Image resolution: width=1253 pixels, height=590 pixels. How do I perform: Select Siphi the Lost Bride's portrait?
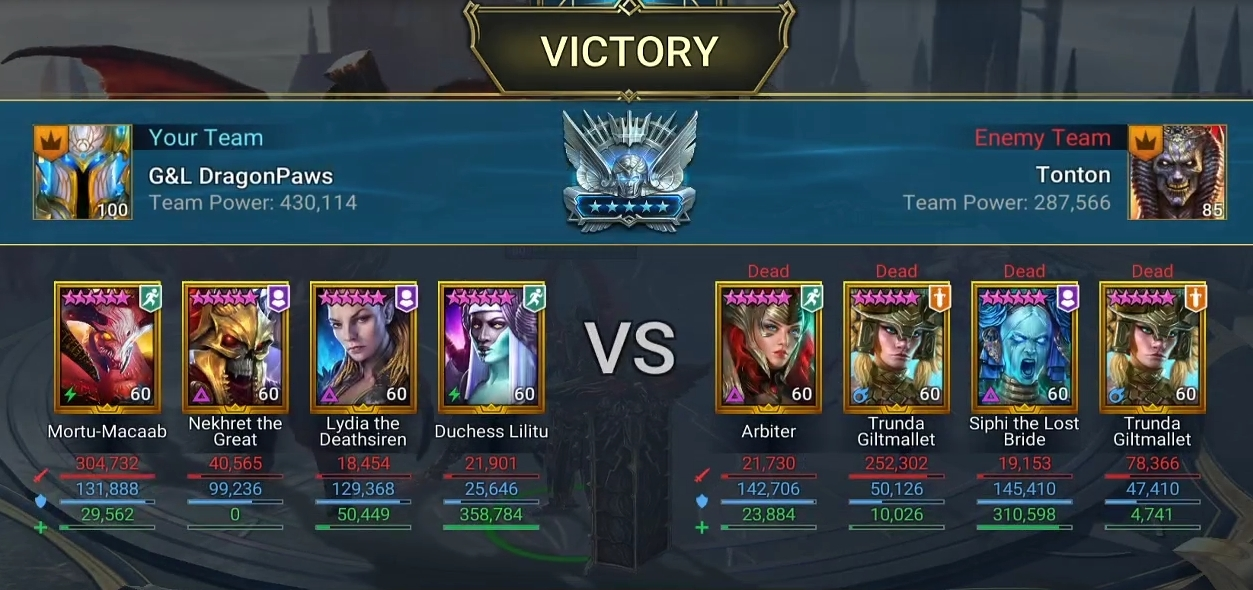pos(1024,347)
